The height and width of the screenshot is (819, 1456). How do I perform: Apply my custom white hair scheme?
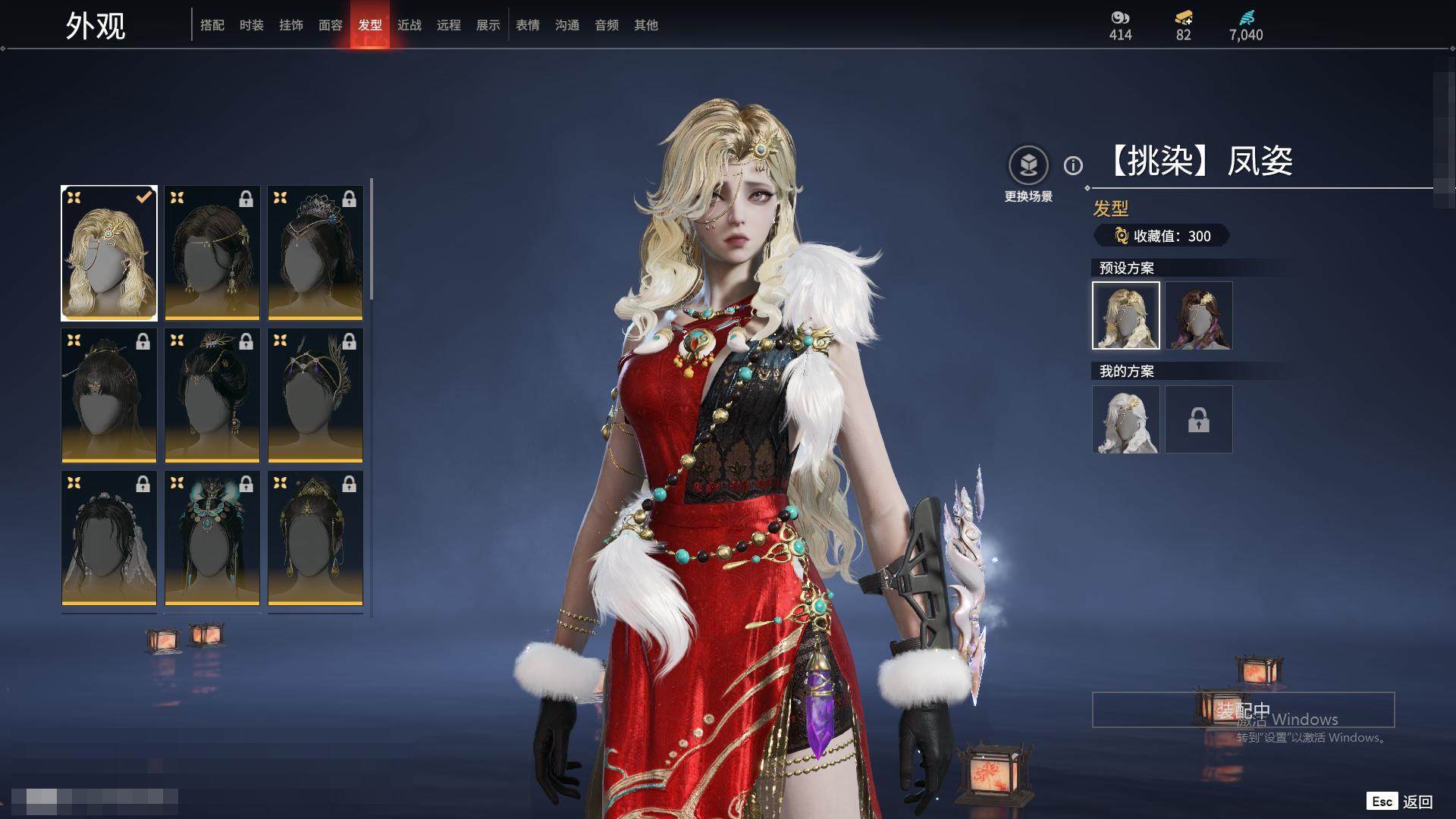(x=1126, y=419)
